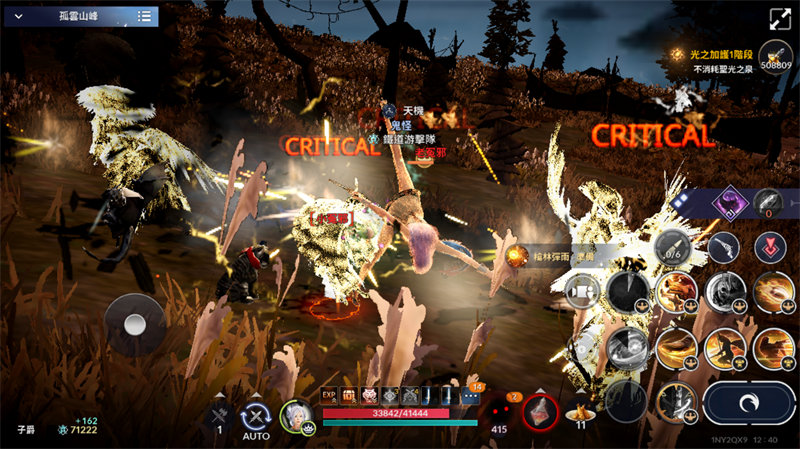This screenshot has width=800, height=449.
Task: Expand the 孤雲山峰 location dropdown arrow
Action: pos(18,16)
